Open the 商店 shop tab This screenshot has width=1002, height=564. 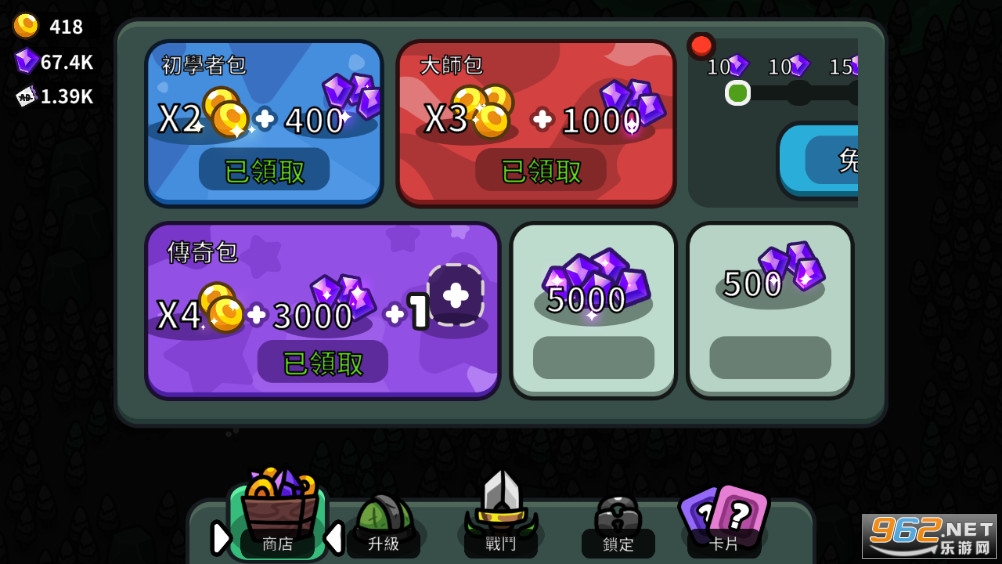tap(276, 520)
